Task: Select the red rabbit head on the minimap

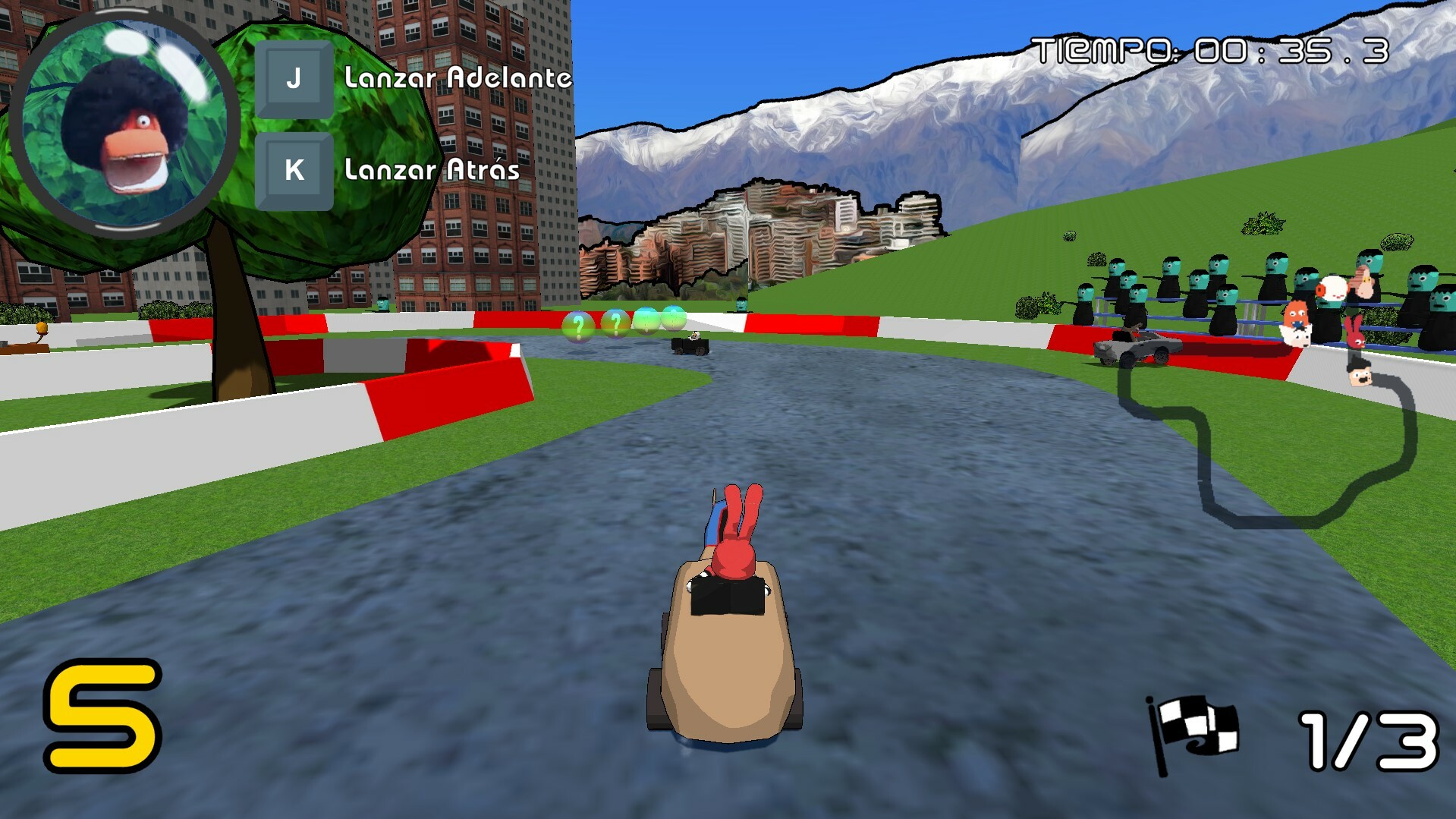Action: 1356,332
